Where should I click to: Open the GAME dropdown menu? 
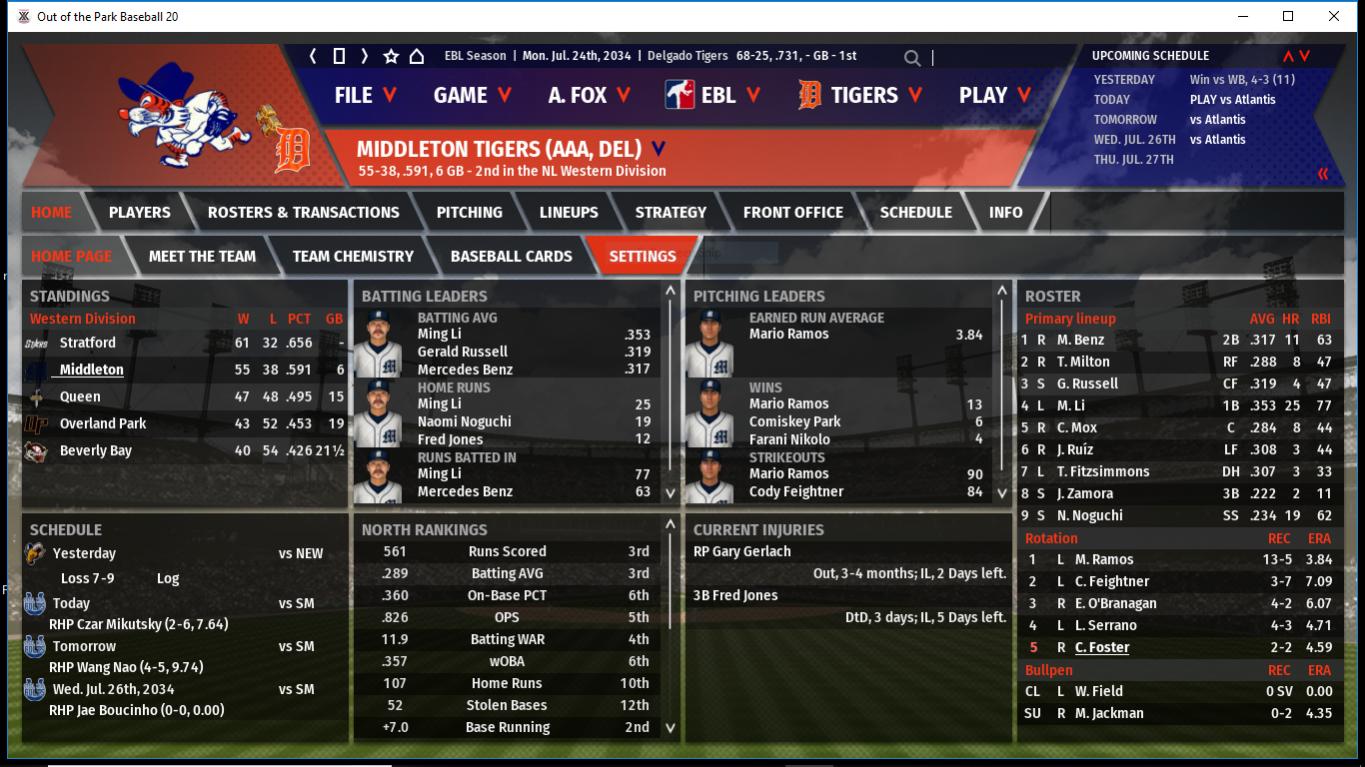tap(472, 95)
